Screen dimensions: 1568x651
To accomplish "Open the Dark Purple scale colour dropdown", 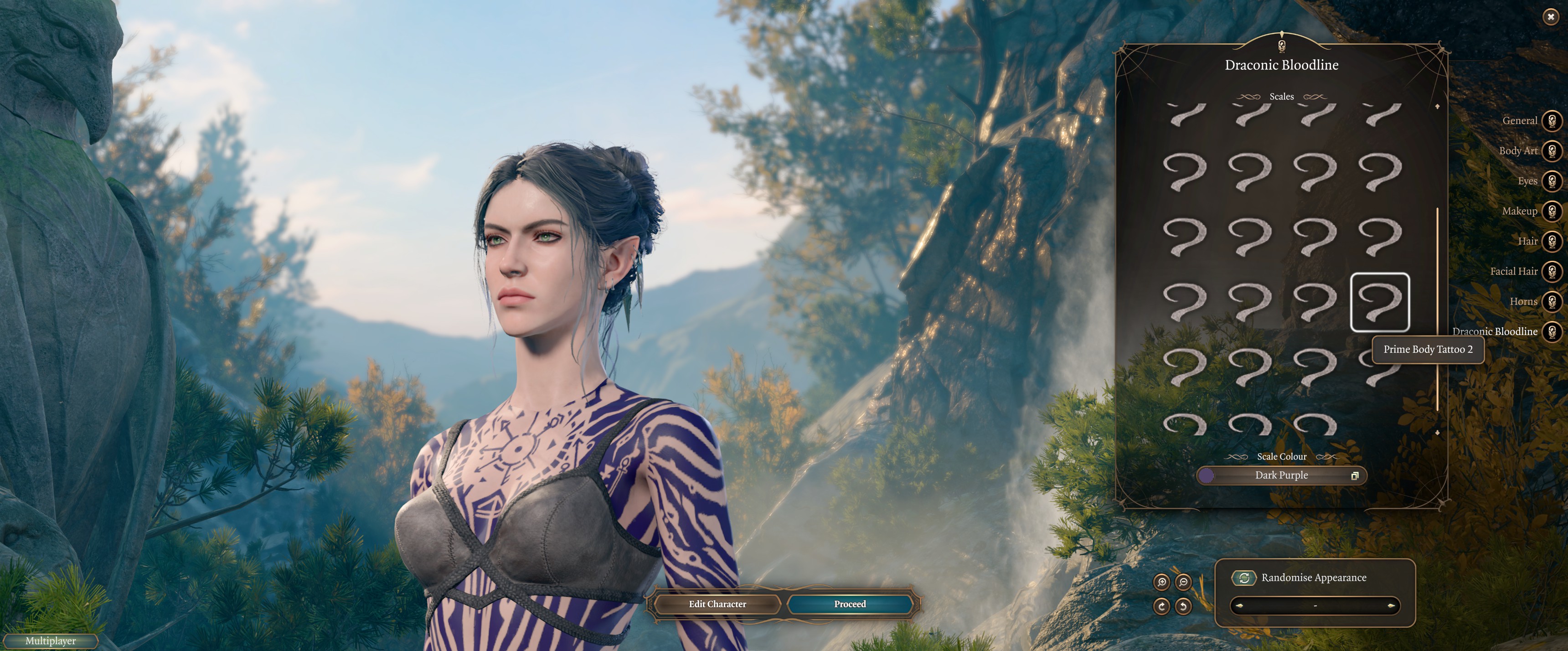I will click(1281, 475).
